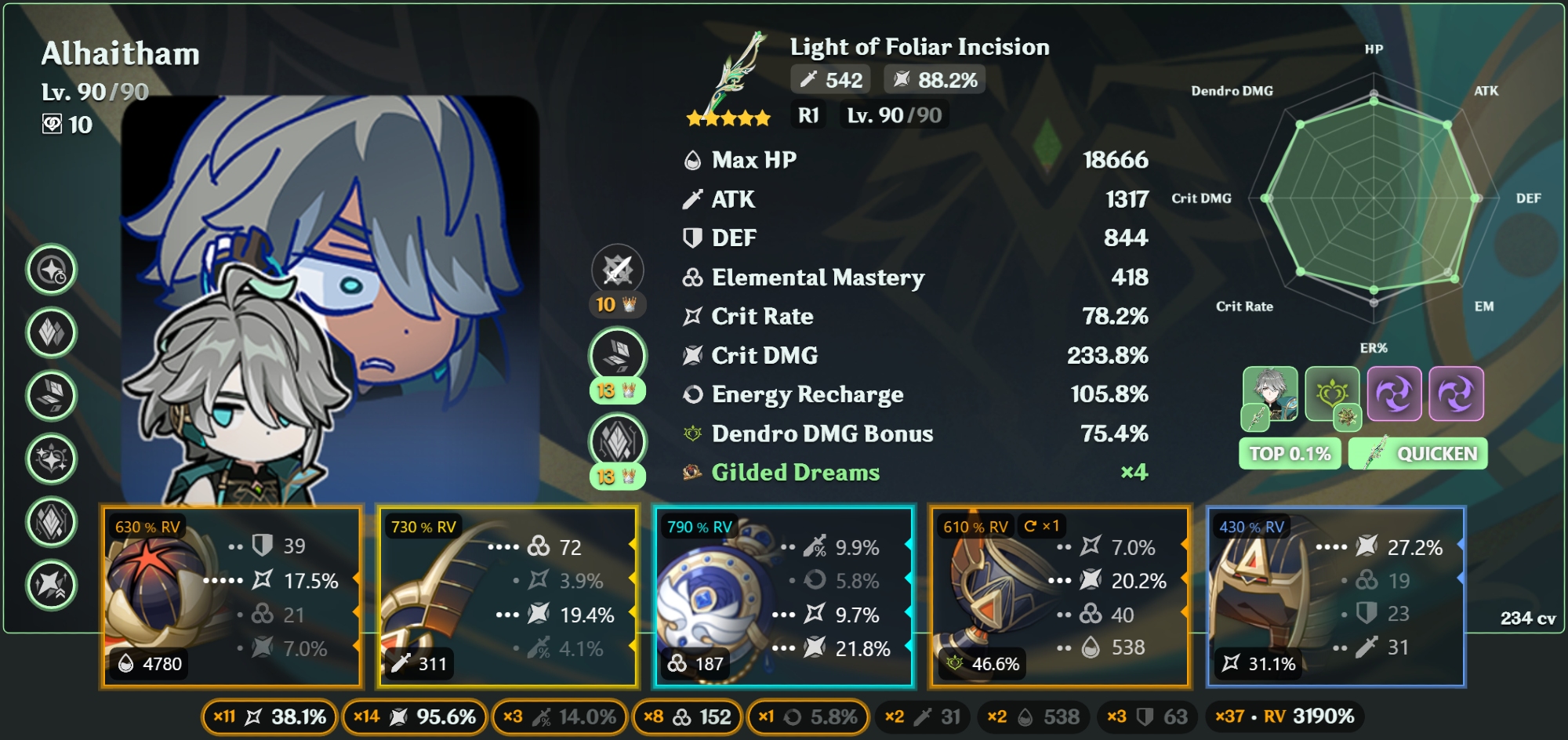The height and width of the screenshot is (740, 1568).
Task: Click the ATK percent 14.0% substat pill
Action: 560,717
